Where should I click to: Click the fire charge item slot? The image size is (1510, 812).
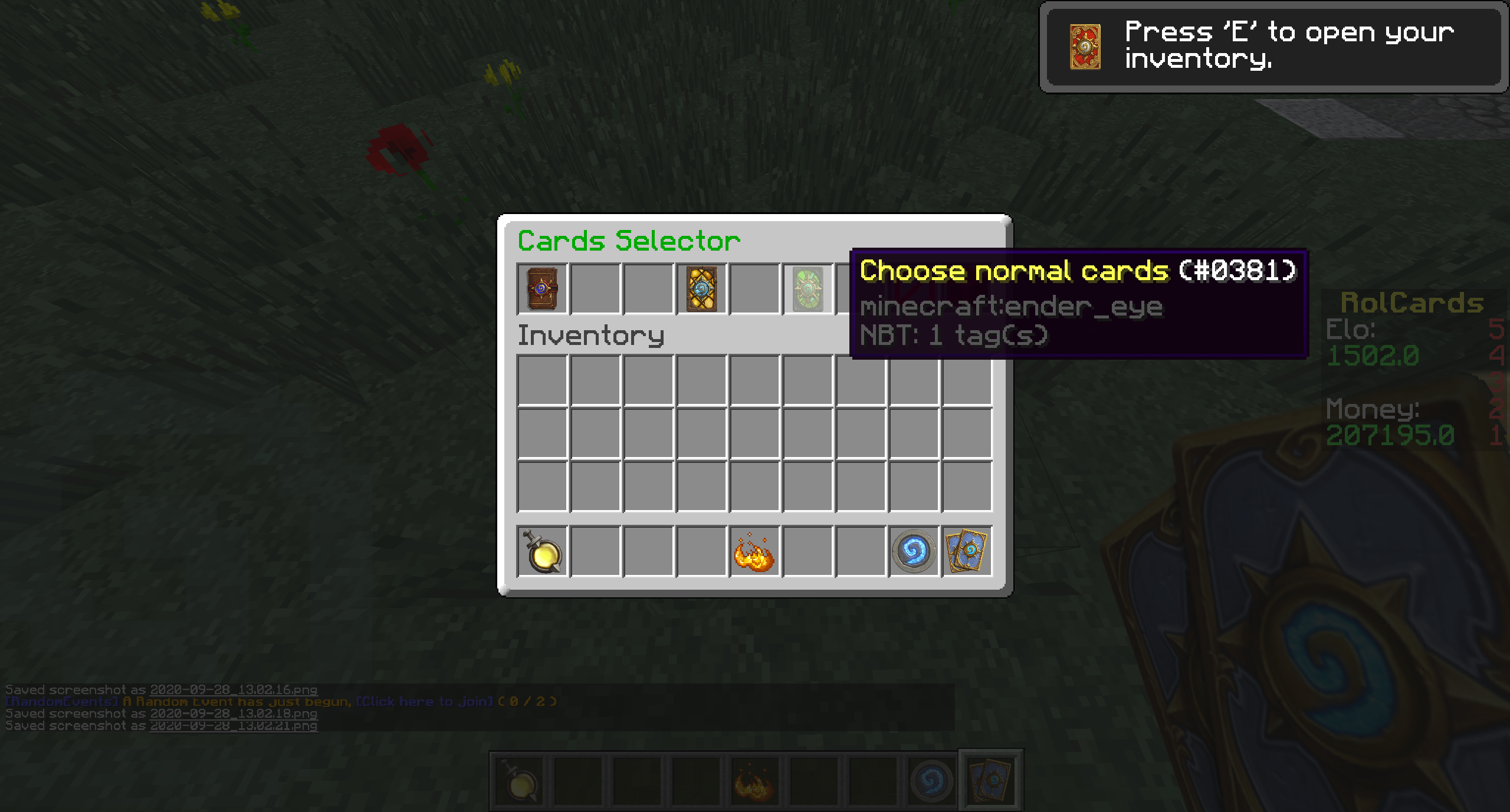click(754, 551)
